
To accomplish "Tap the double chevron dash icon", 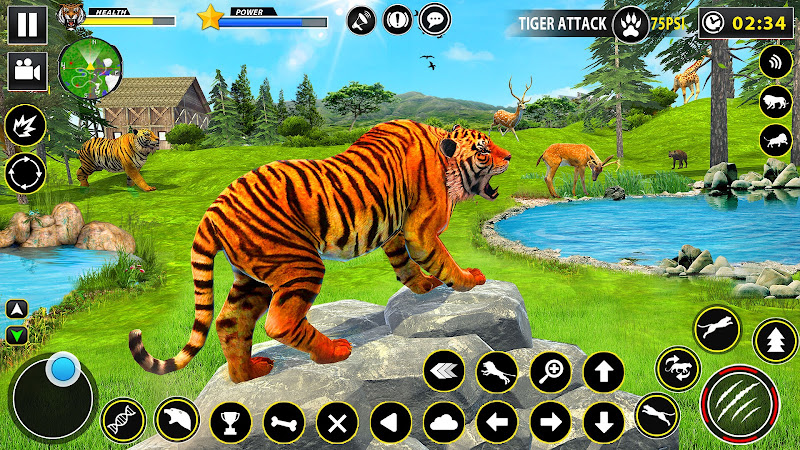I will click(x=444, y=372).
